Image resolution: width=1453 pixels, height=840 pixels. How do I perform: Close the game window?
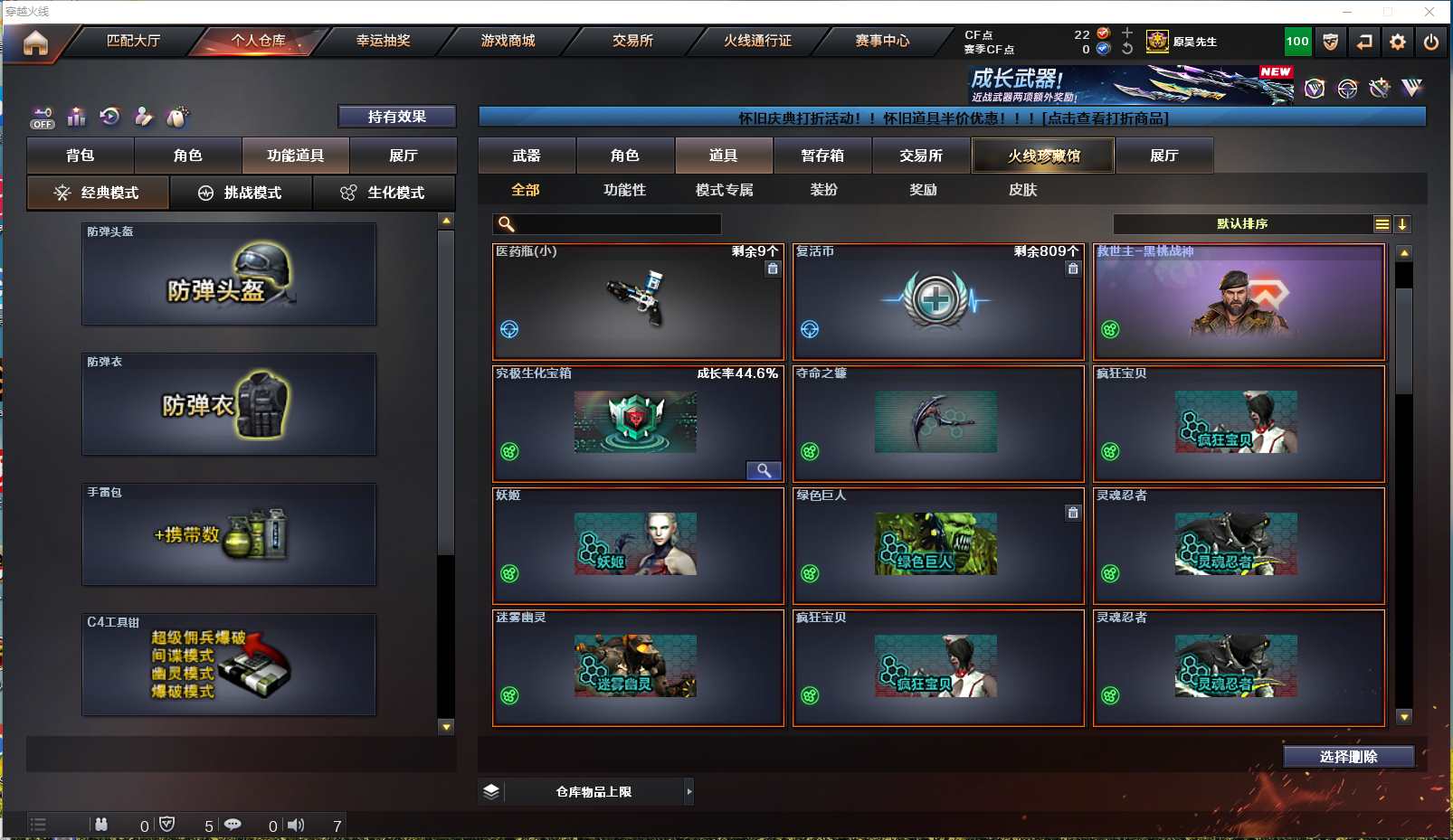tap(1429, 12)
